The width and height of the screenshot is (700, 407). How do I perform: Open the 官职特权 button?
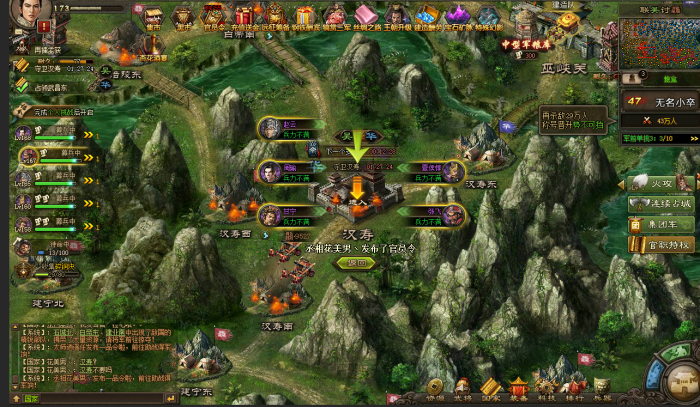661,243
